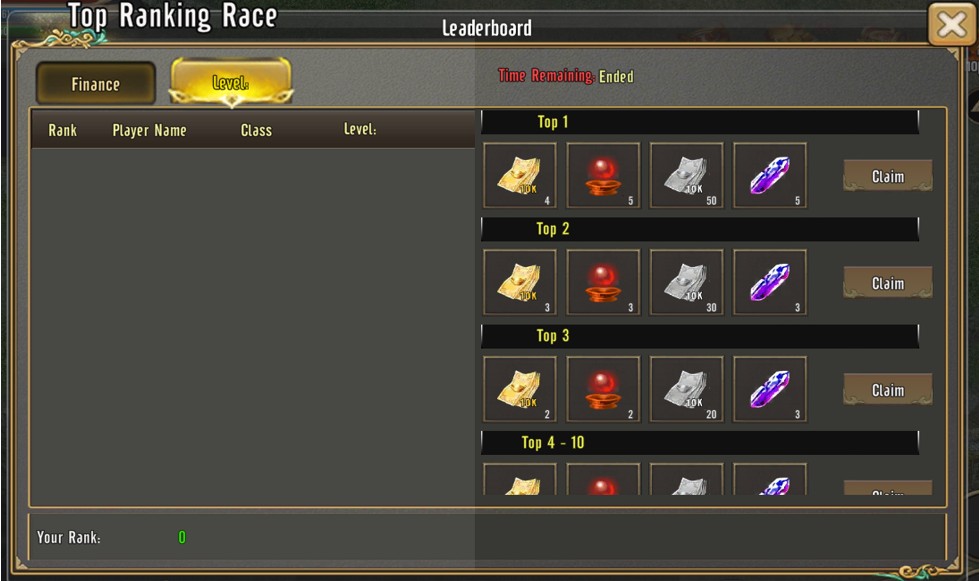Switch to the Finance tab
Image resolution: width=979 pixels, height=581 pixels.
[x=96, y=84]
